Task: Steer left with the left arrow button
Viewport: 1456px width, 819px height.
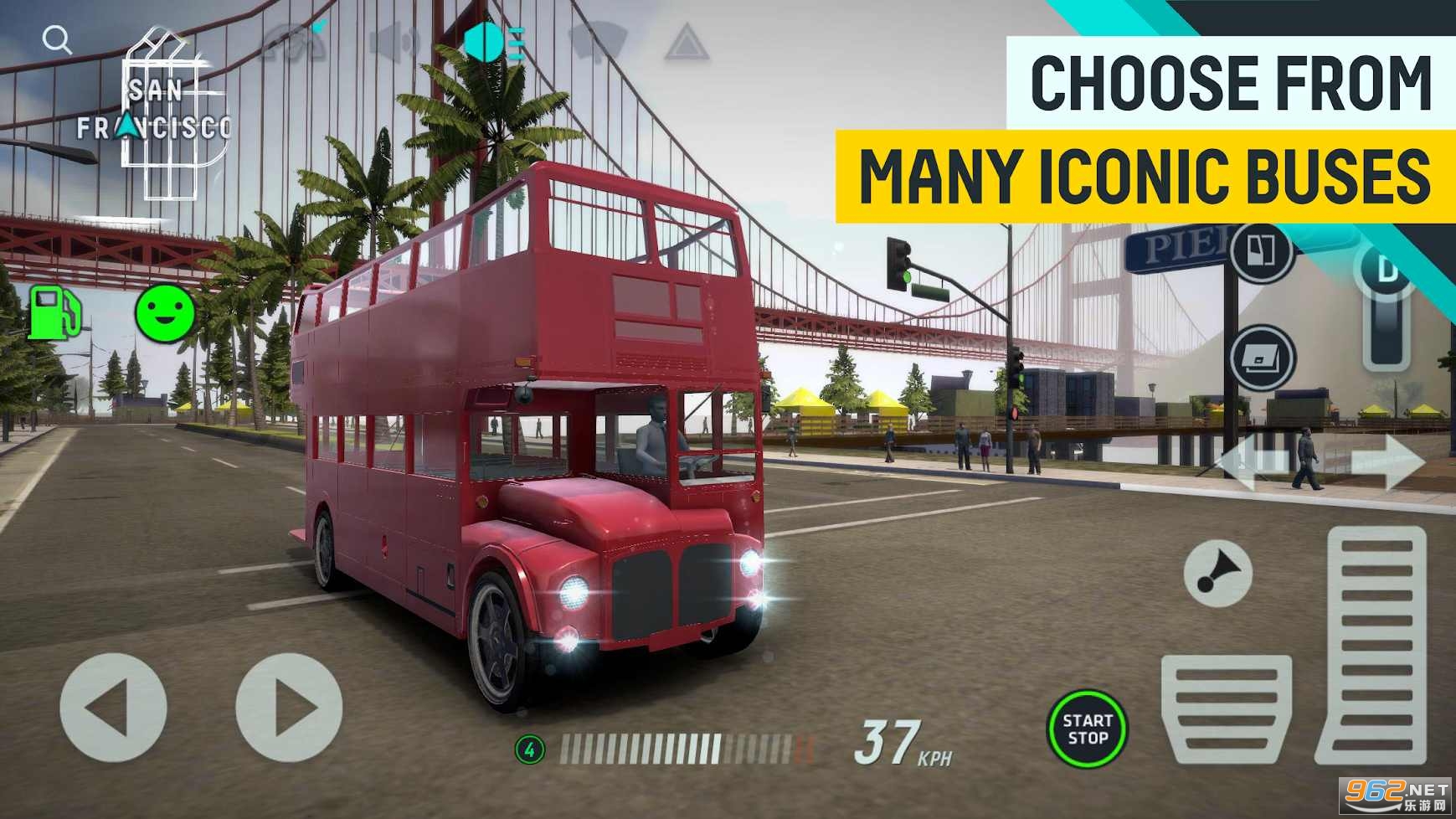Action: (113, 708)
